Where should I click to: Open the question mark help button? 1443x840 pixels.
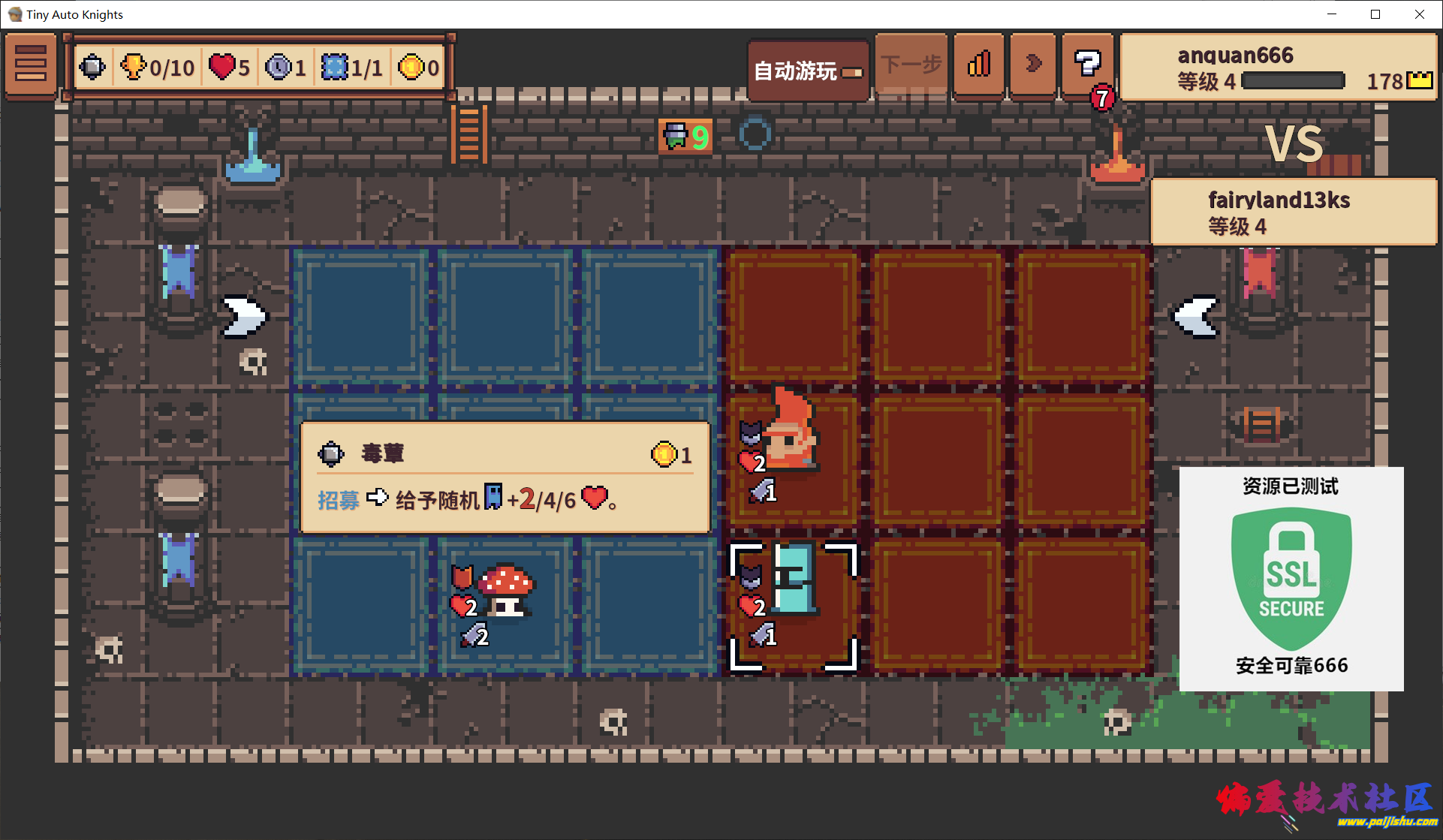coord(1086,65)
